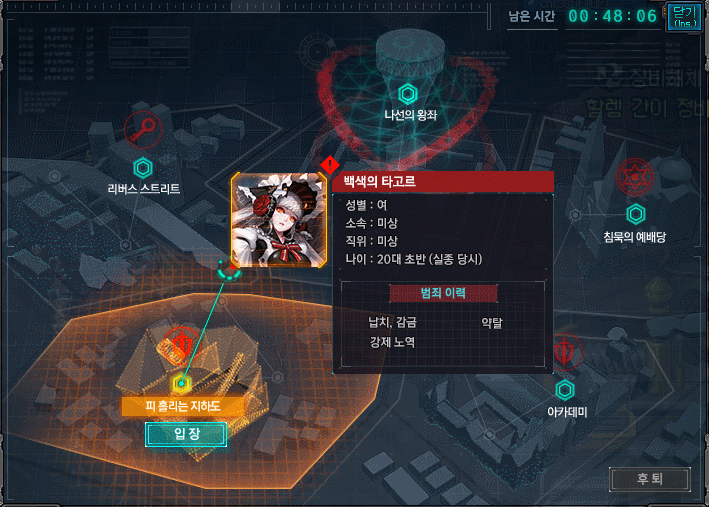Click the red key icon above 리버스 스트리트
Viewport: 709px width, 507px height.
pyautogui.click(x=144, y=129)
